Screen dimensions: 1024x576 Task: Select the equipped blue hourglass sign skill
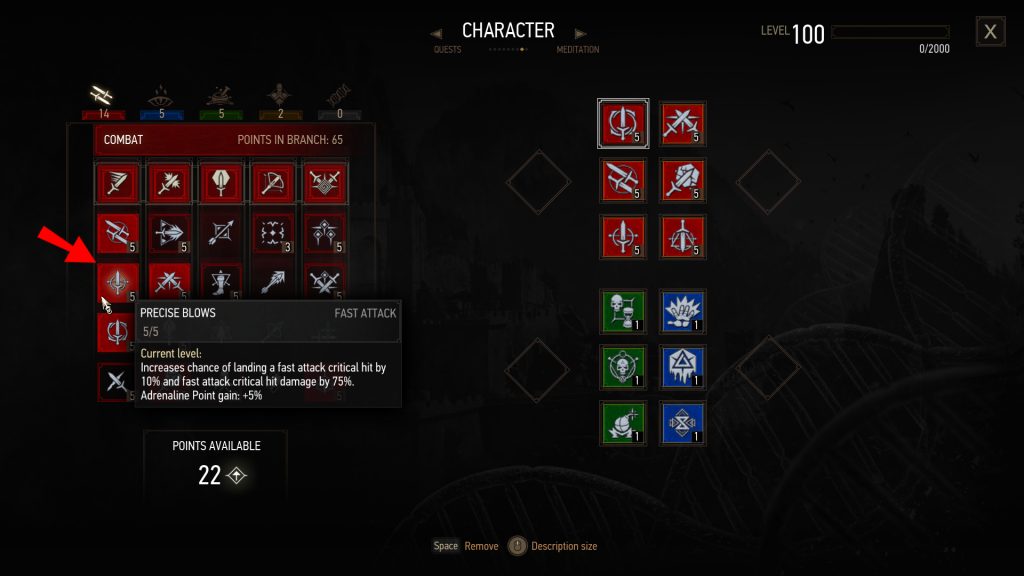click(682, 422)
